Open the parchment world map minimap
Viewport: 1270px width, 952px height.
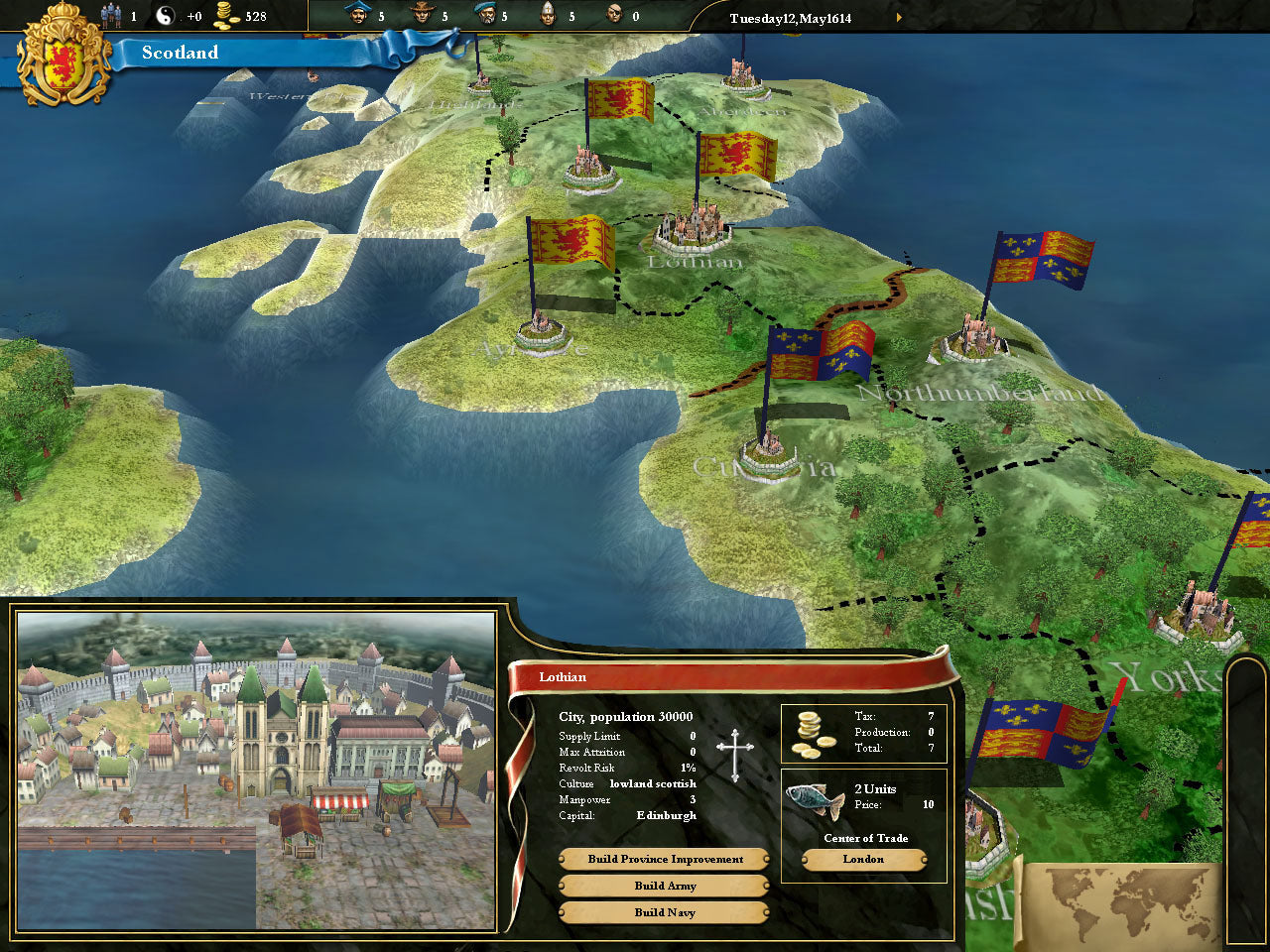[1123, 904]
